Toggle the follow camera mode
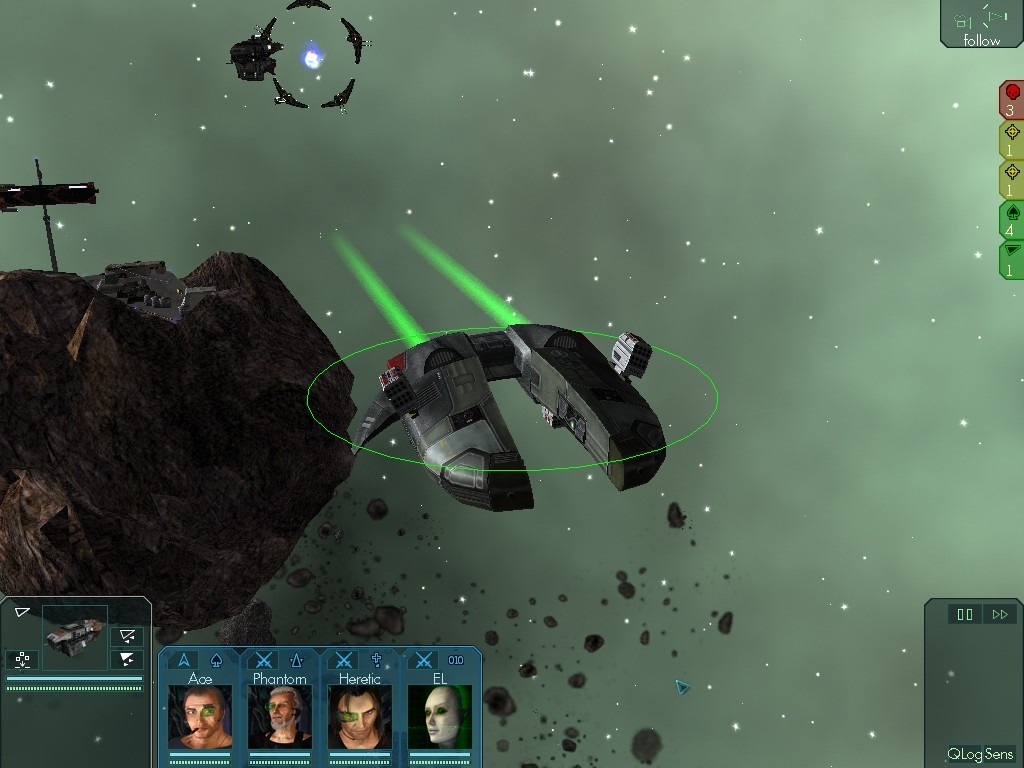This screenshot has width=1024, height=768. 981,25
